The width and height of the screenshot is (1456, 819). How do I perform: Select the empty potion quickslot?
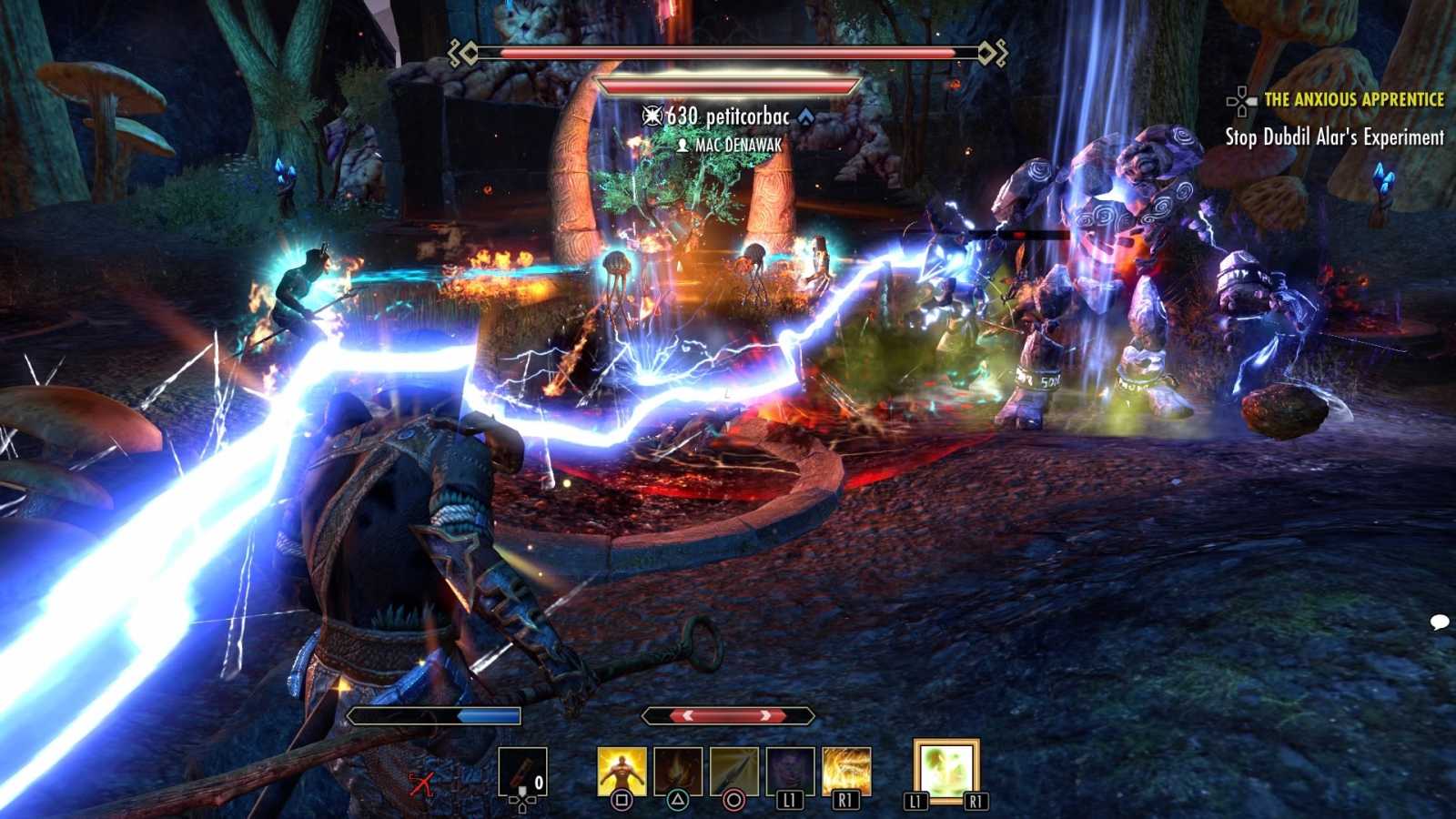[x=522, y=772]
